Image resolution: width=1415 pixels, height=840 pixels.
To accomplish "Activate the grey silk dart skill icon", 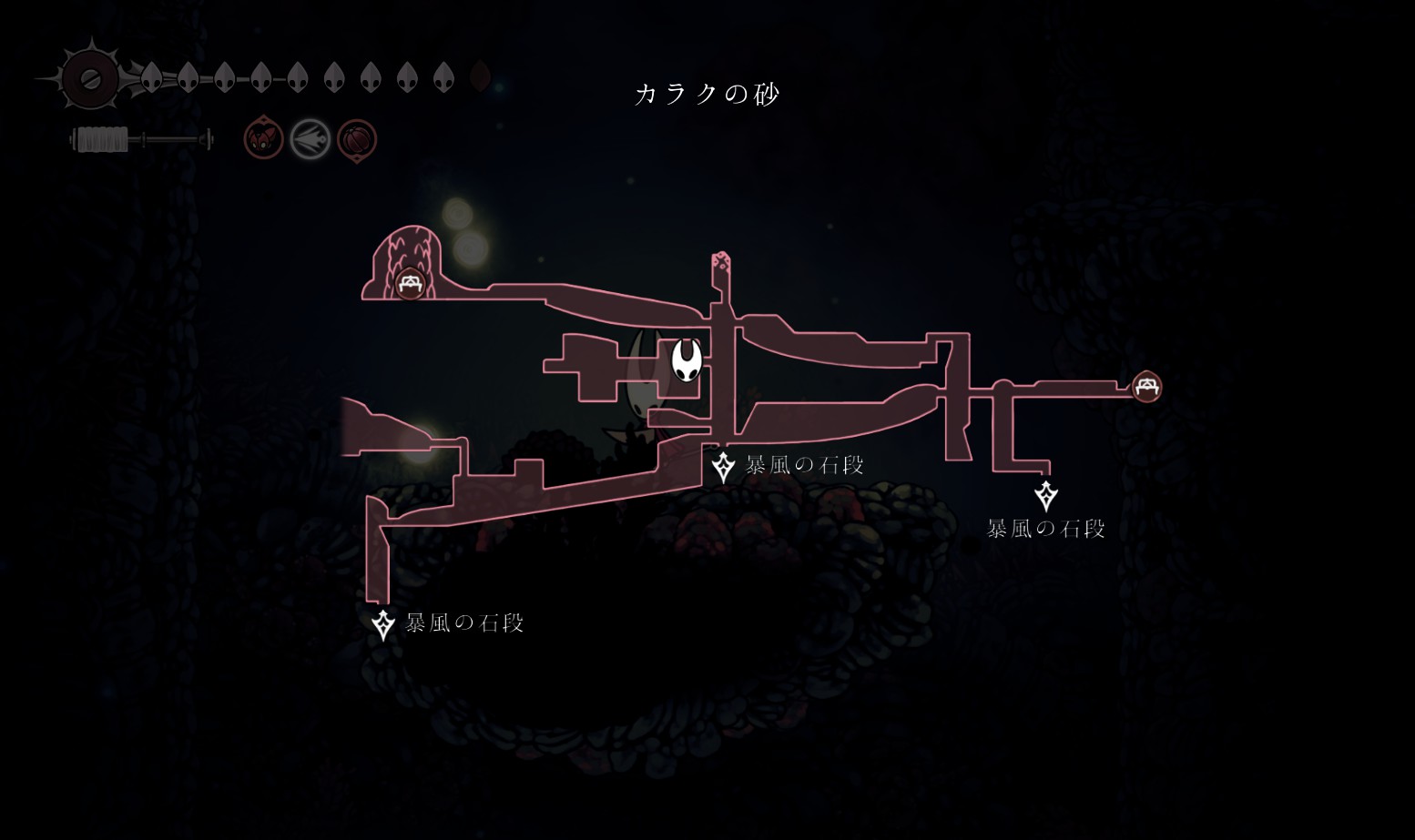I will [310, 140].
